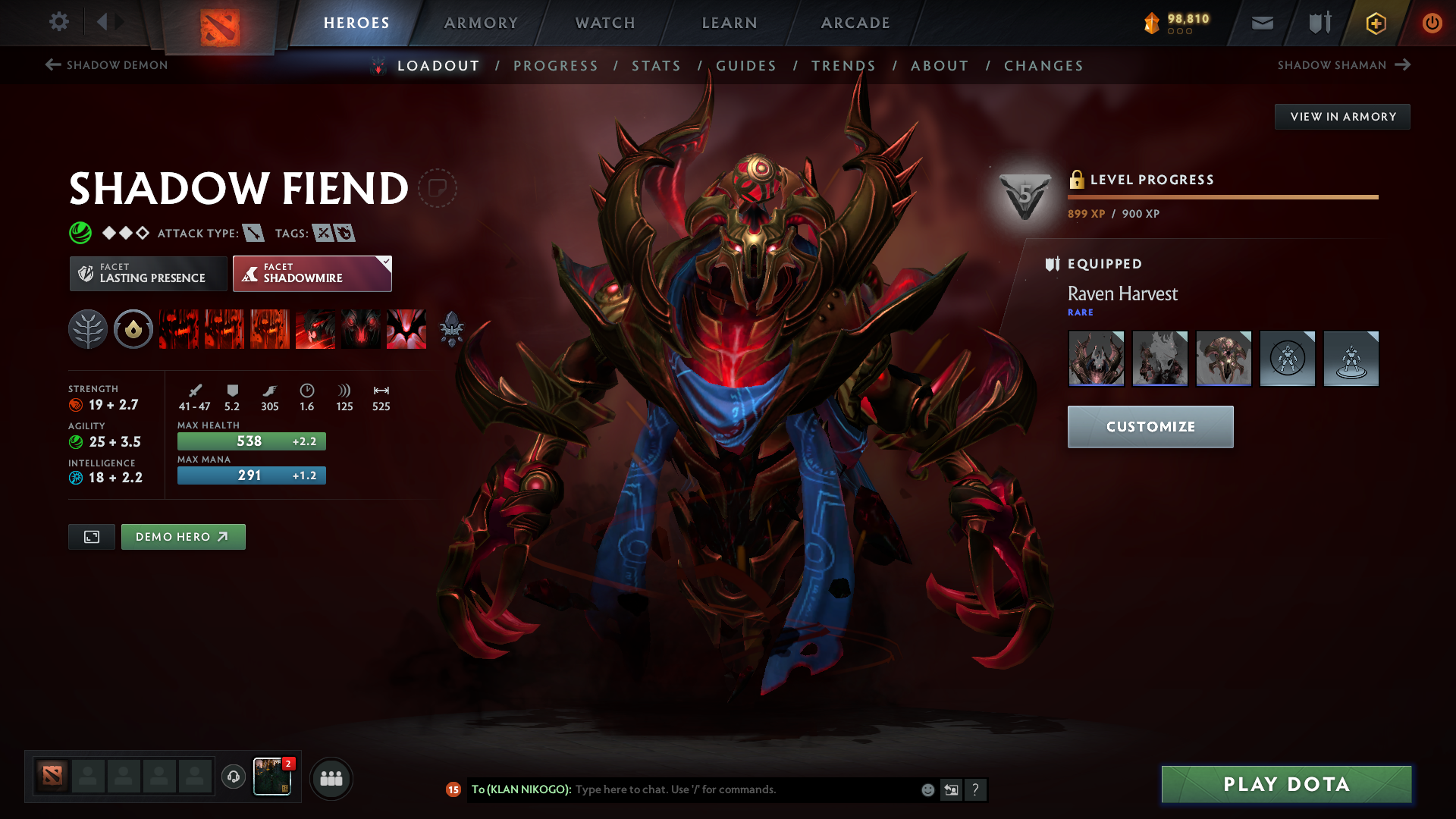The height and width of the screenshot is (819, 1456).
Task: Switch to the STATS tab
Action: coord(657,66)
